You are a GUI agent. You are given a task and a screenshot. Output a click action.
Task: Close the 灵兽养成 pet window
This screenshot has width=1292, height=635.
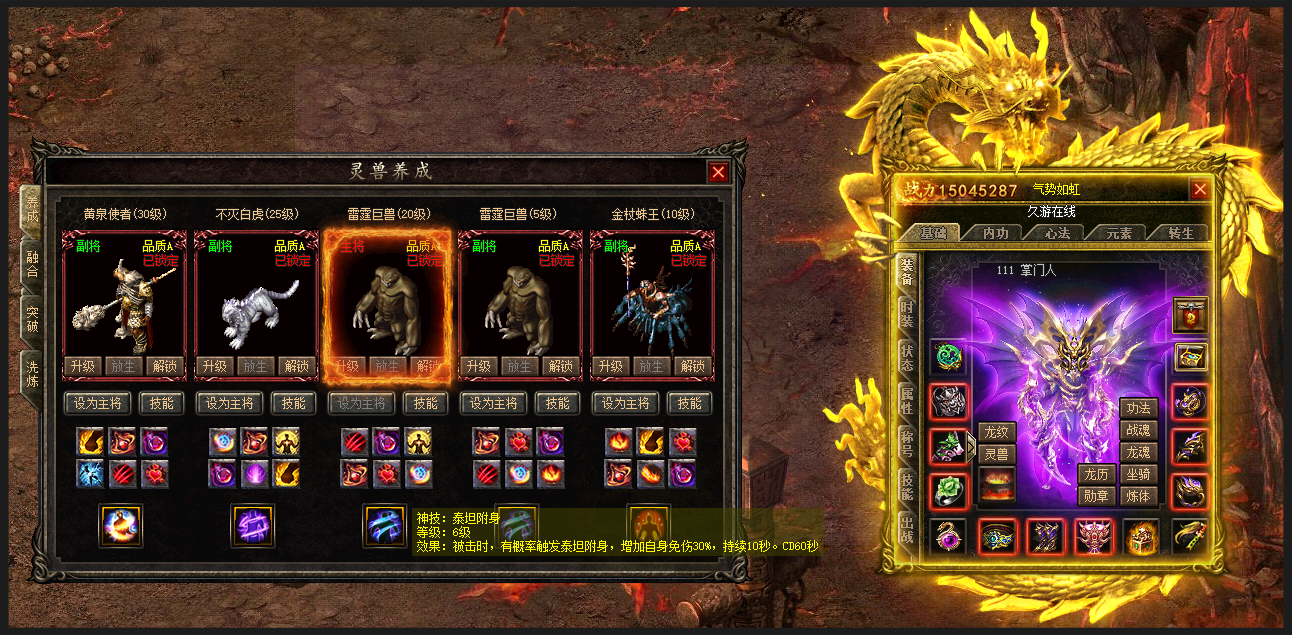pos(718,172)
